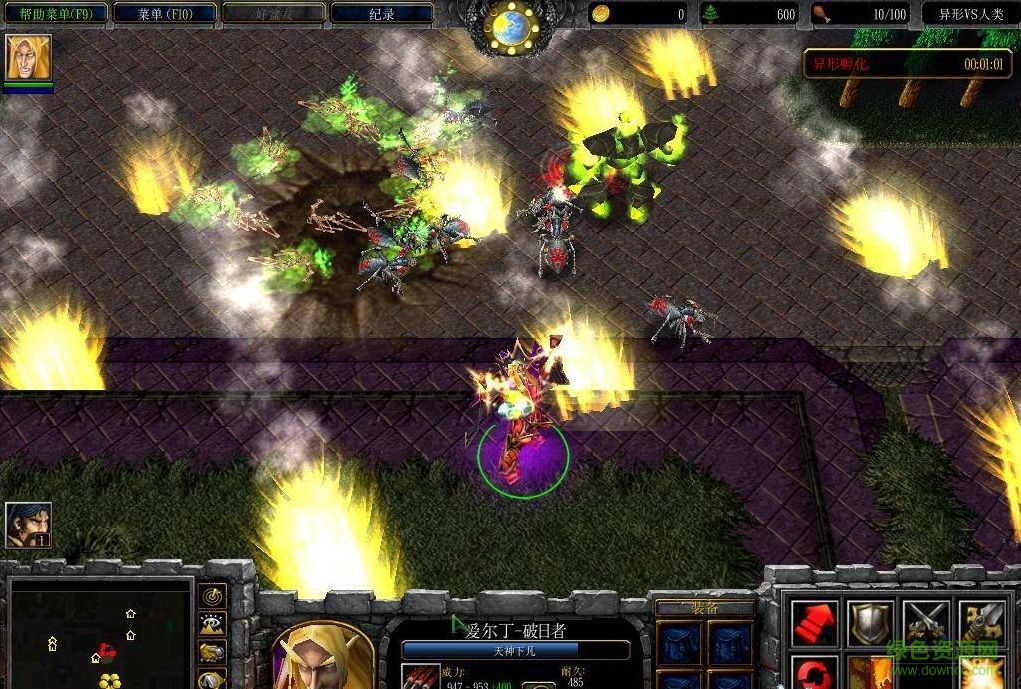Choose the silver shield command icon
The width and height of the screenshot is (1021, 689).
click(x=869, y=623)
